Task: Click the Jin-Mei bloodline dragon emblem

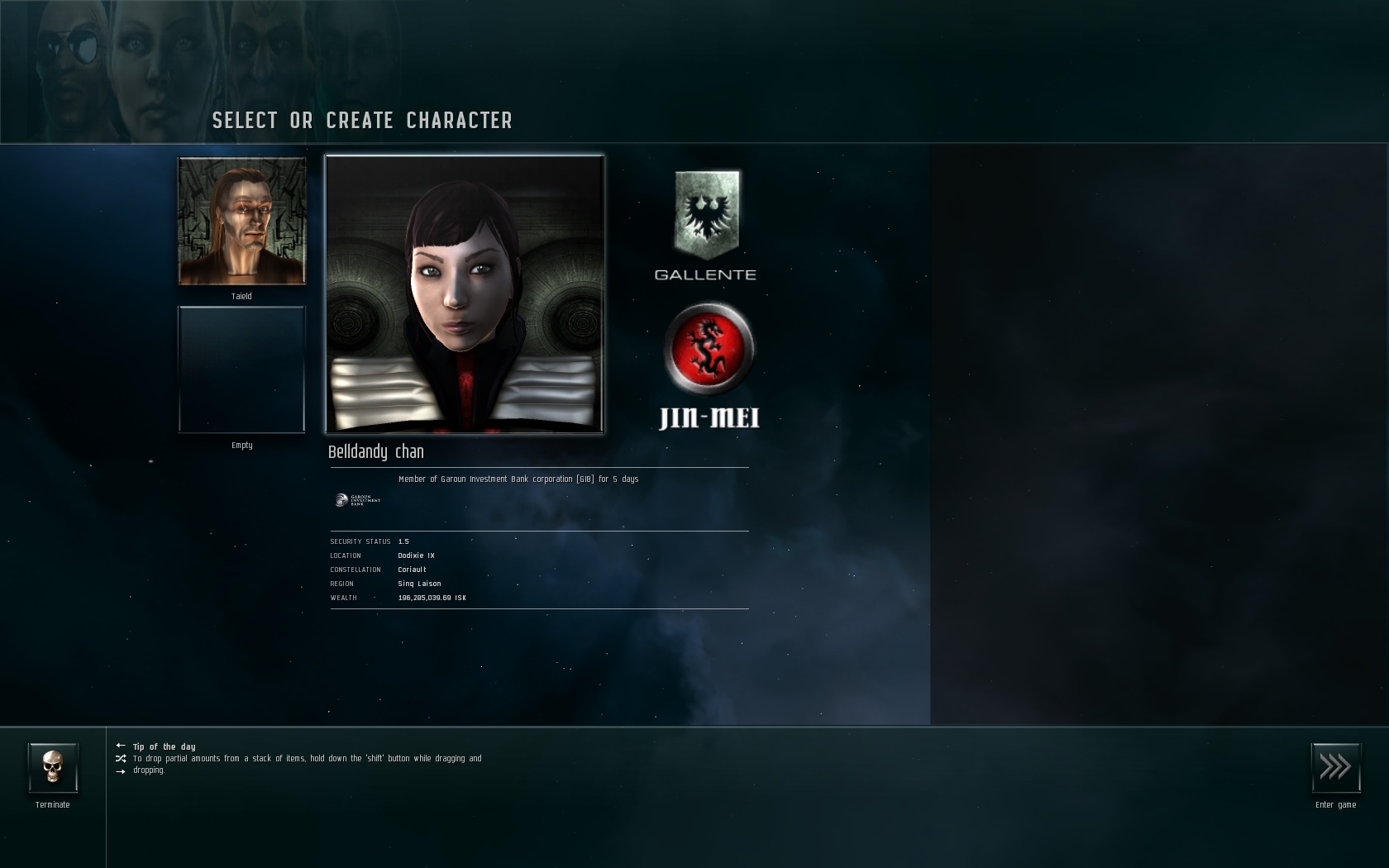Action: [709, 348]
